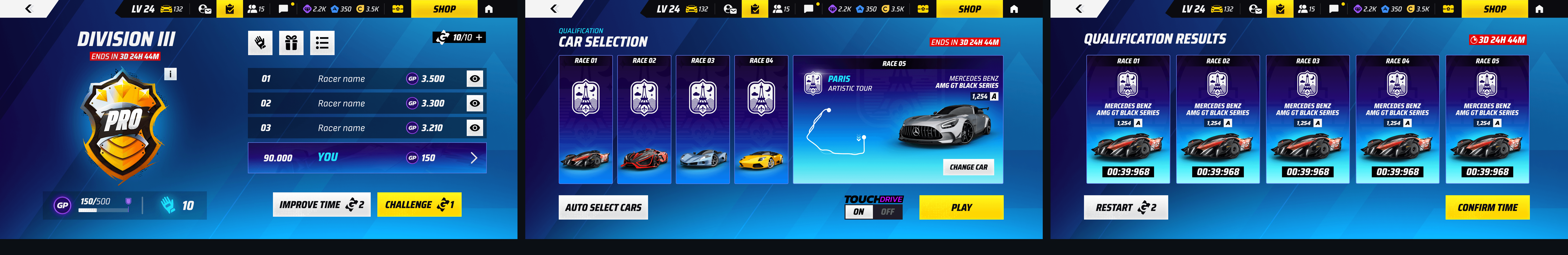Select the Race 03 silver-blue car card
The image size is (1568, 255).
pos(702,120)
